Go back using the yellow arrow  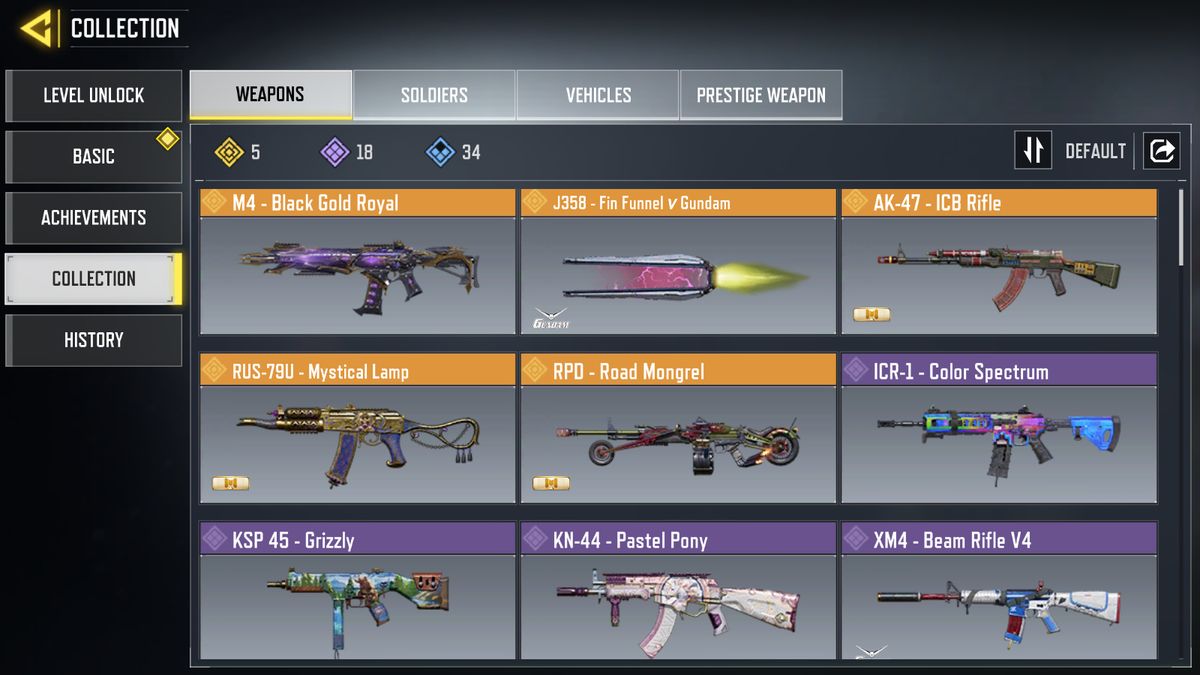click(x=37, y=27)
